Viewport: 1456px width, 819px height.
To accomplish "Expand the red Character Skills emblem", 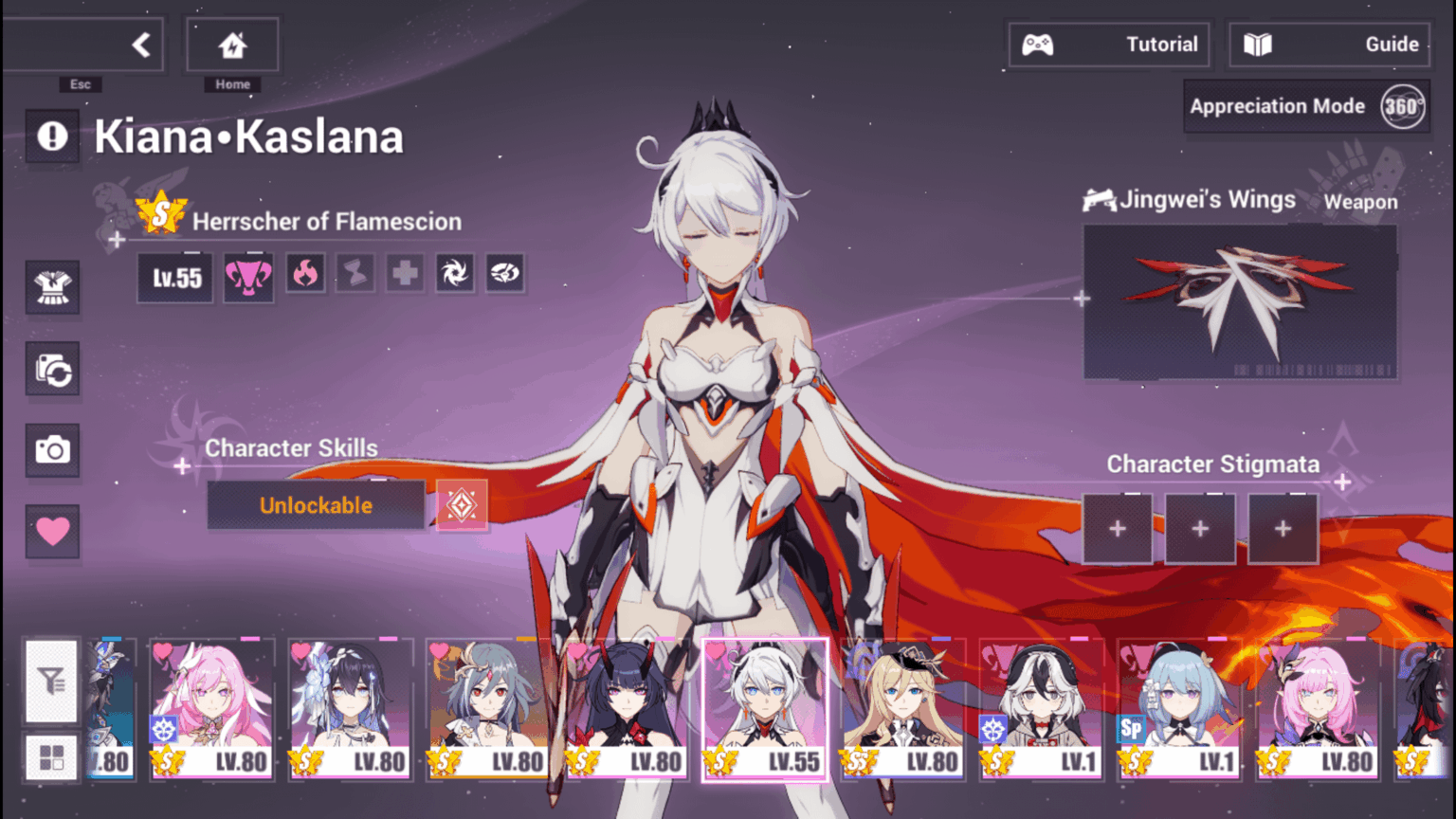I will click(x=462, y=505).
